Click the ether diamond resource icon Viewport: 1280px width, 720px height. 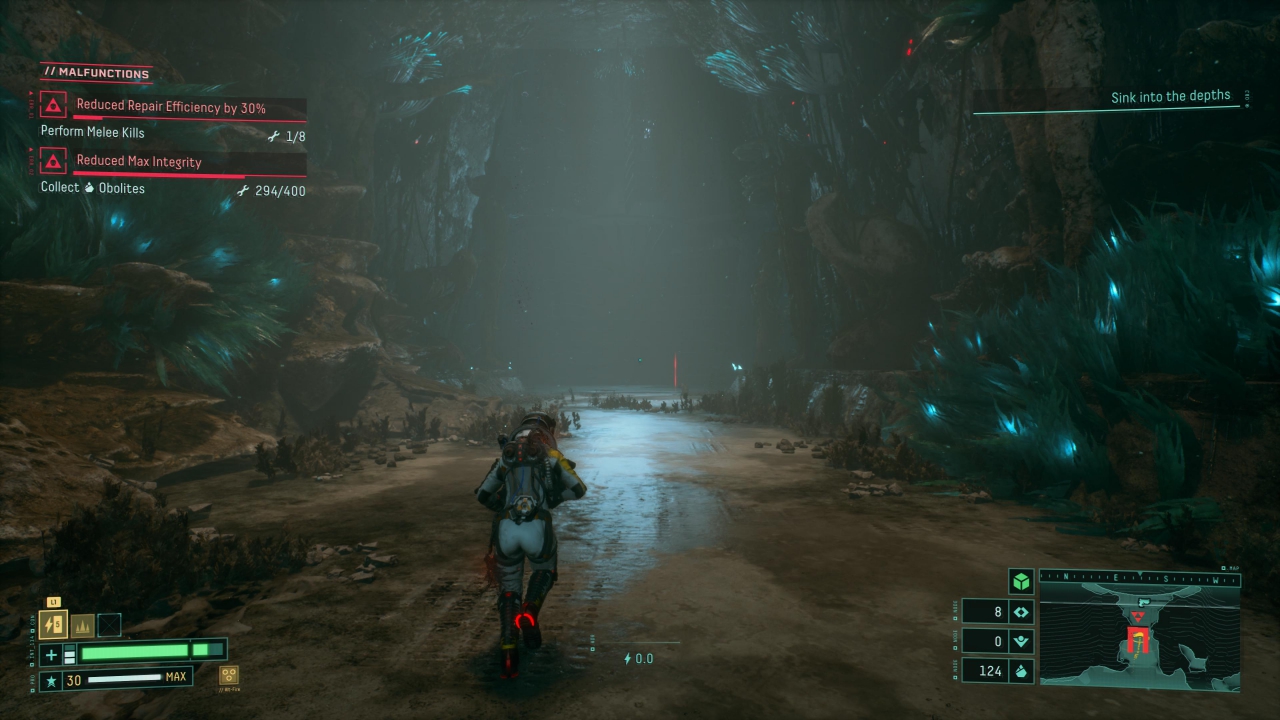click(1021, 612)
